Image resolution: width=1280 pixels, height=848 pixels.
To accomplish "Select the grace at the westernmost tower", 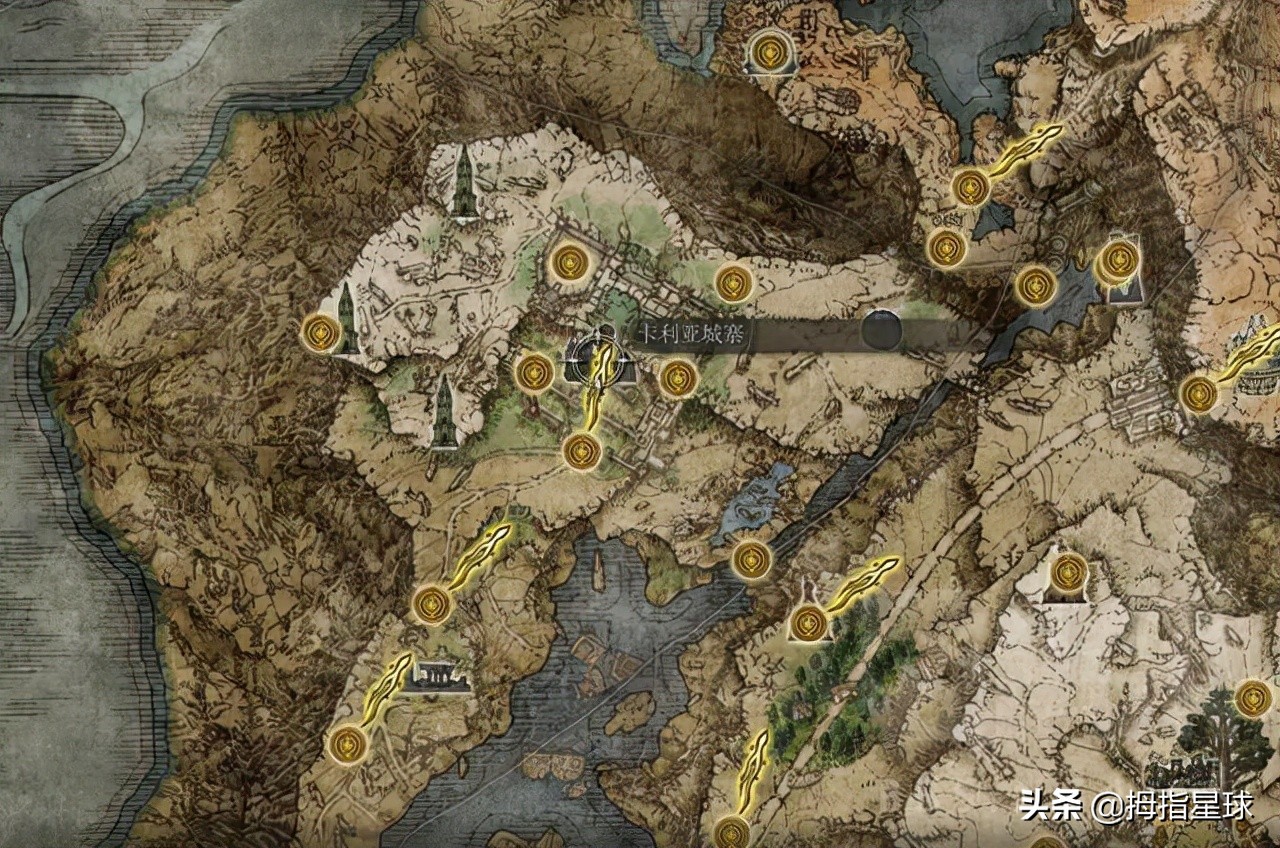I will click(320, 332).
